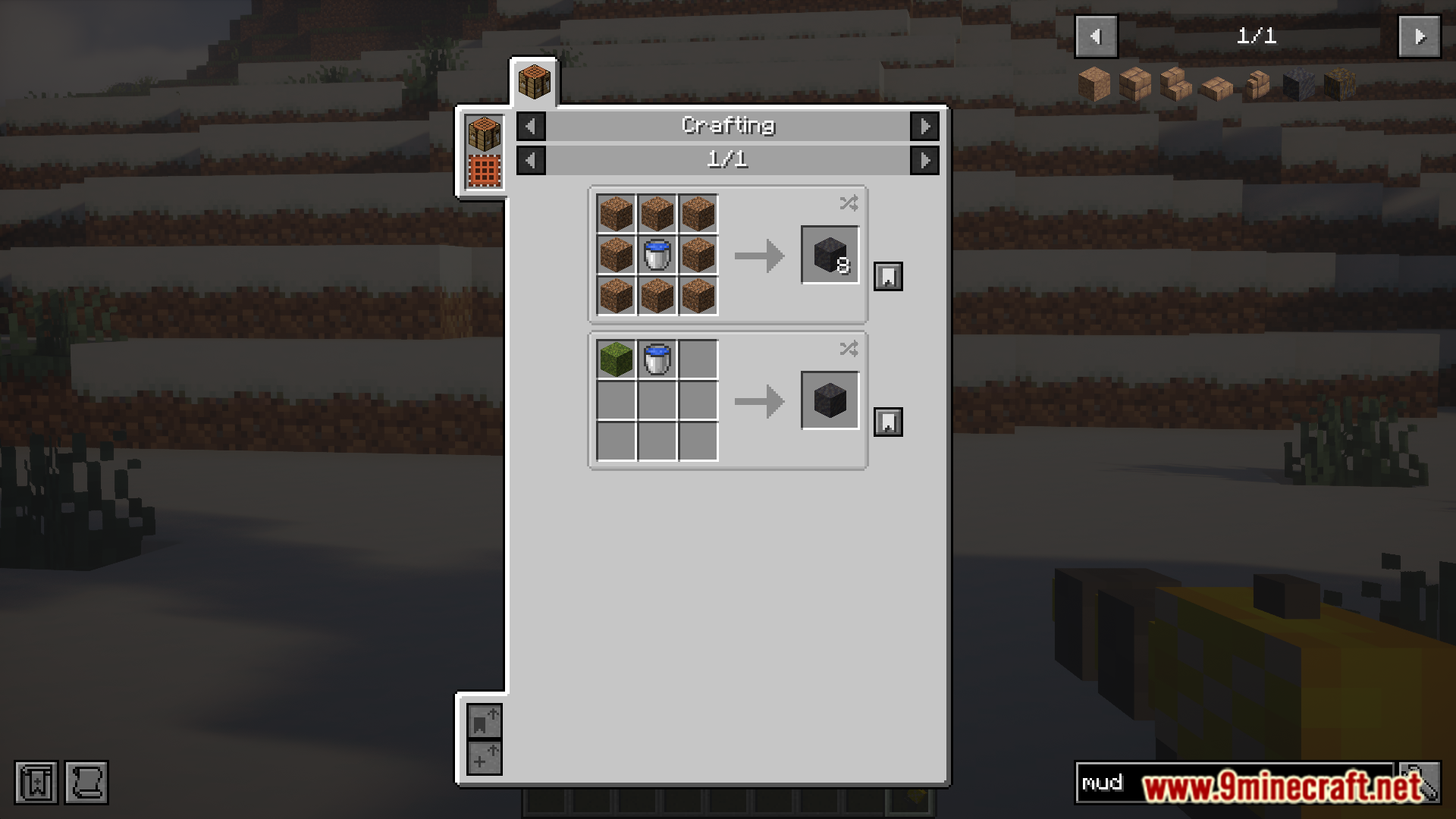
Task: Pick the mud brick stairs in item list
Action: [x=1175, y=85]
